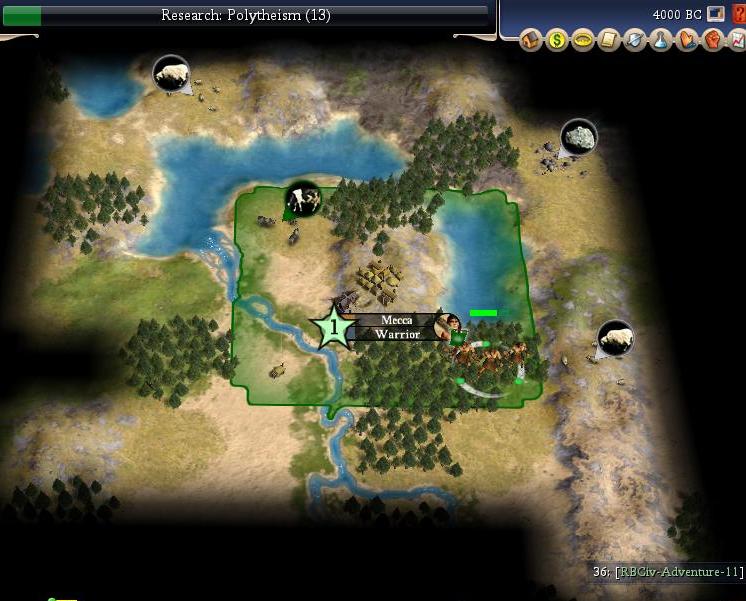Image resolution: width=746 pixels, height=601 pixels.
Task: Open the Domestic Advisor house icon
Action: click(x=531, y=41)
